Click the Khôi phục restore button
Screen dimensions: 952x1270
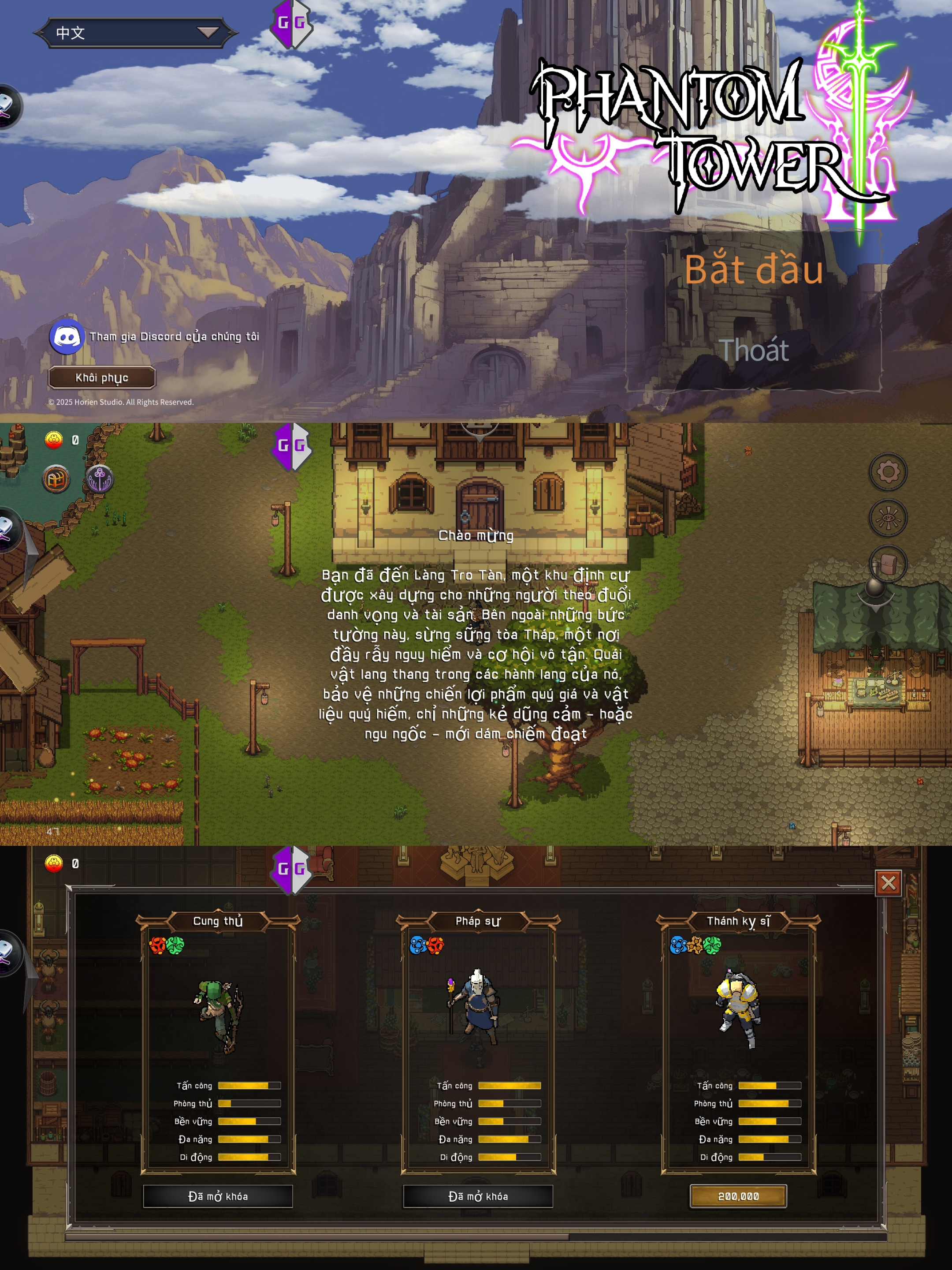101,378
